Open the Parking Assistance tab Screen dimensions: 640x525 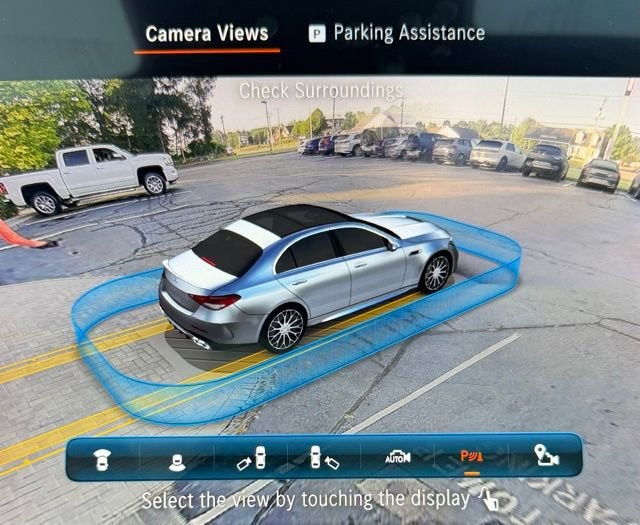[397, 33]
